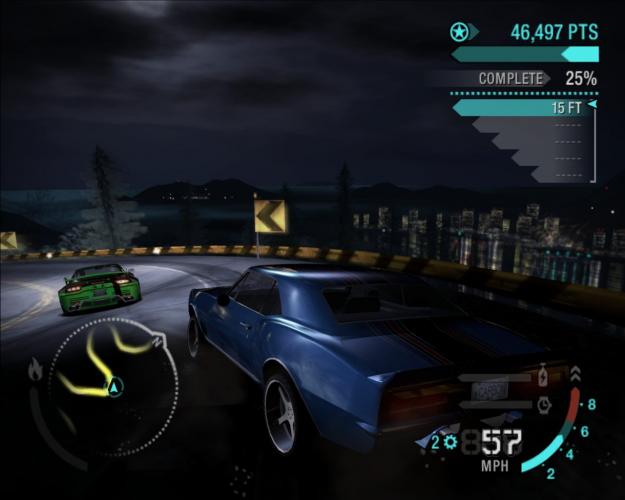Click the upshift chevrons above tachometer
625x500 pixels.
point(575,375)
